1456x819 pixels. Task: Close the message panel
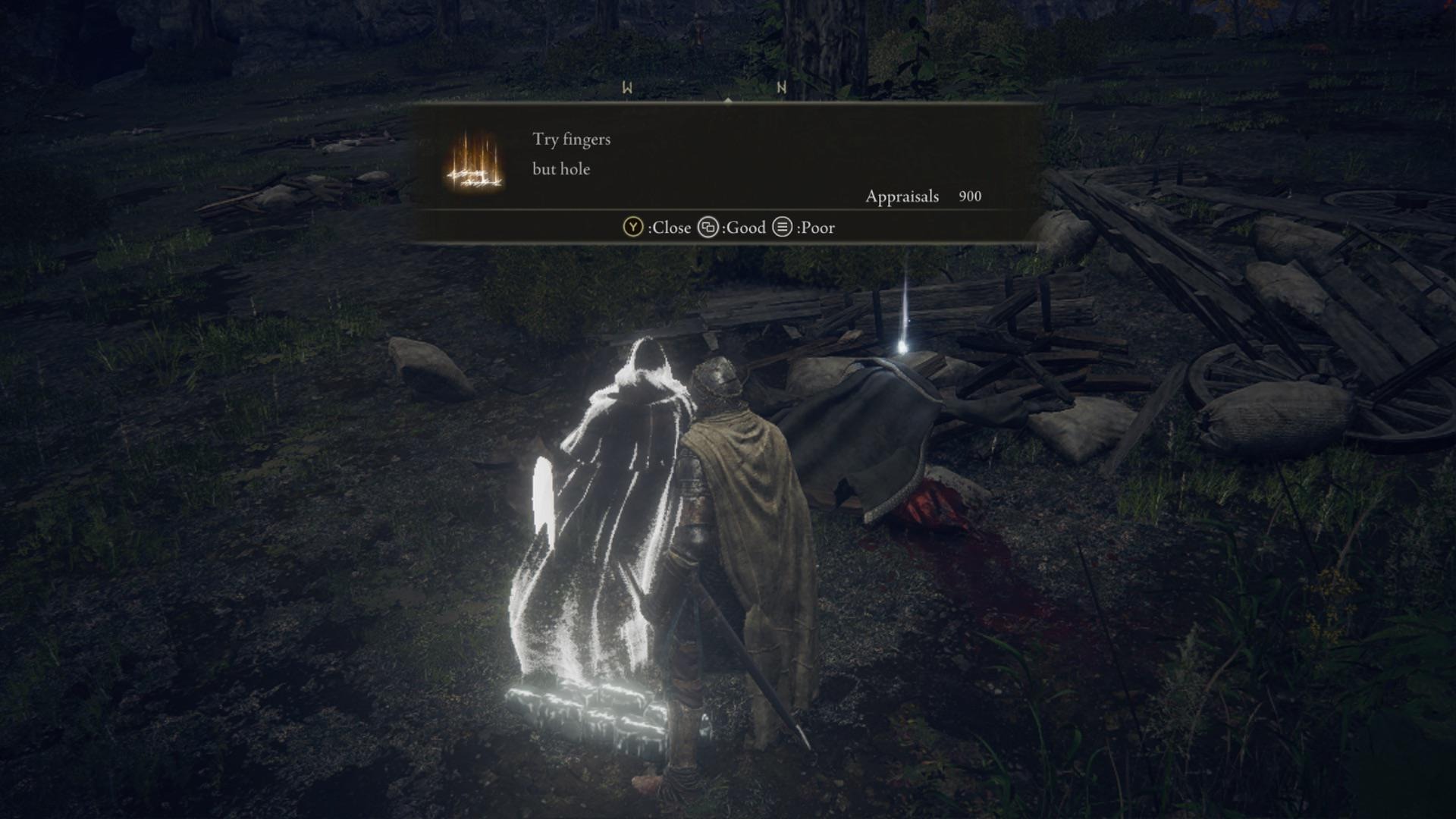click(x=657, y=227)
